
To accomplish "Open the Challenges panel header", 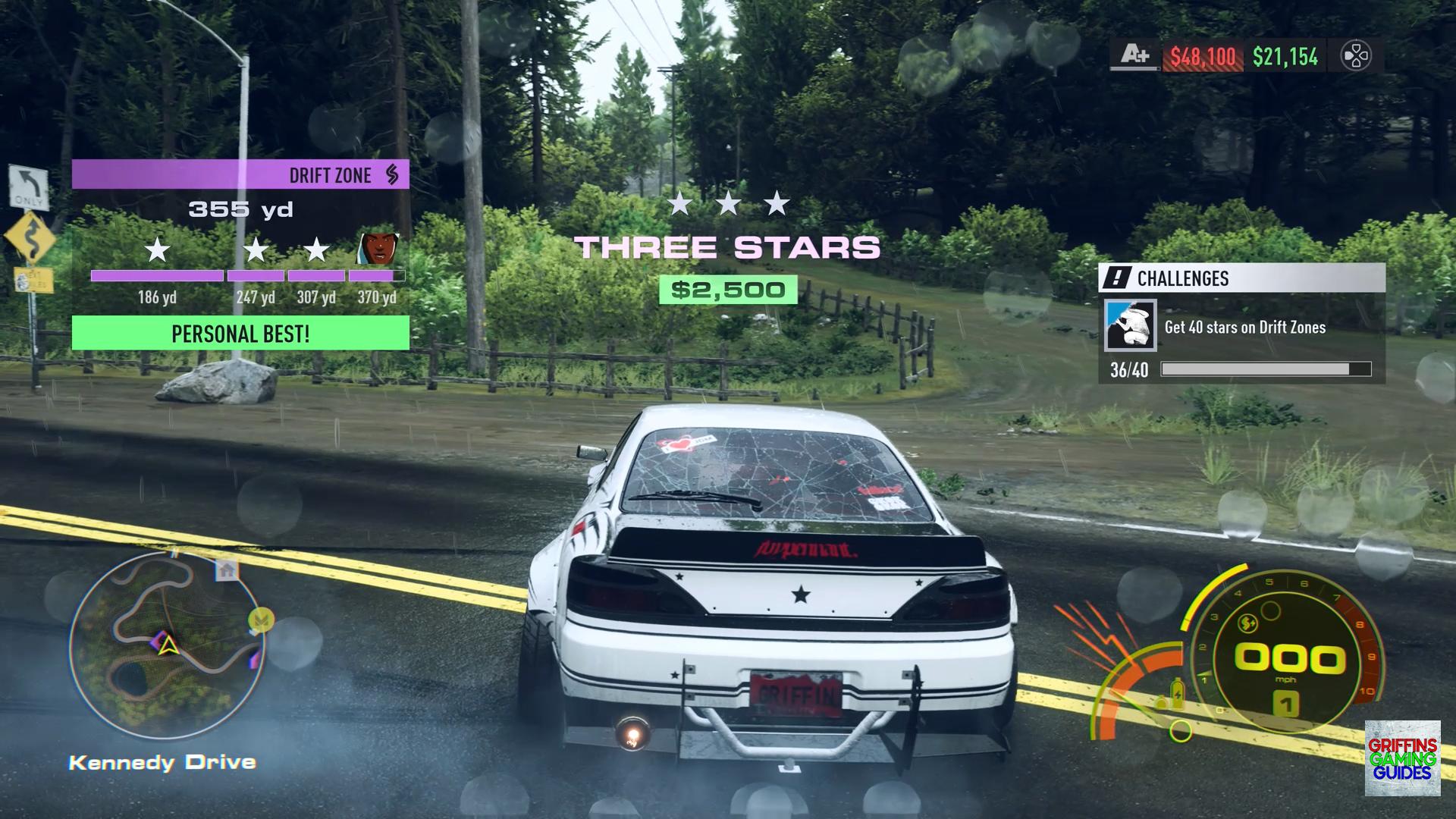I will tap(1241, 278).
